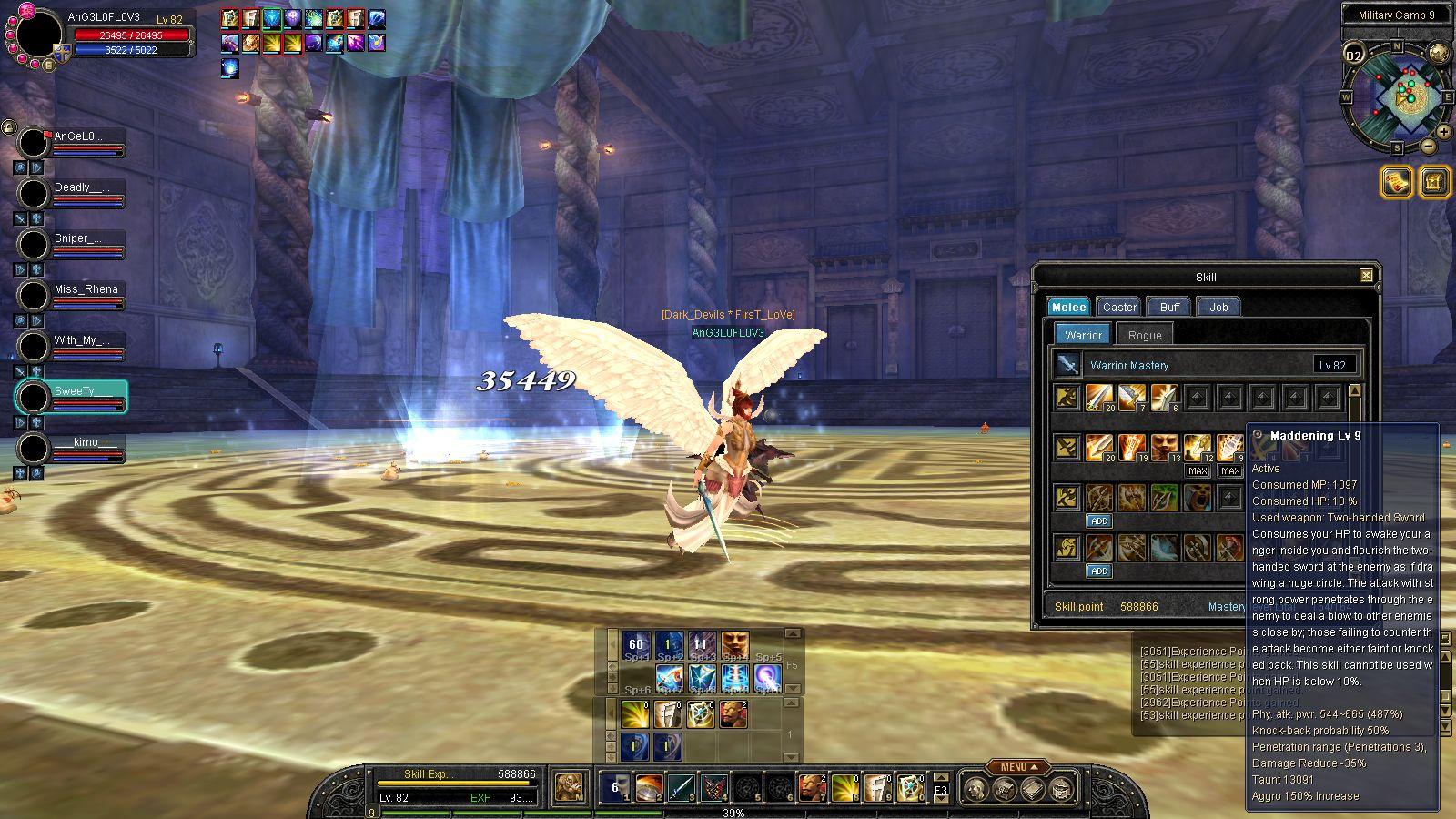
Task: Open the glowing scroll notification icon
Action: 1395,182
